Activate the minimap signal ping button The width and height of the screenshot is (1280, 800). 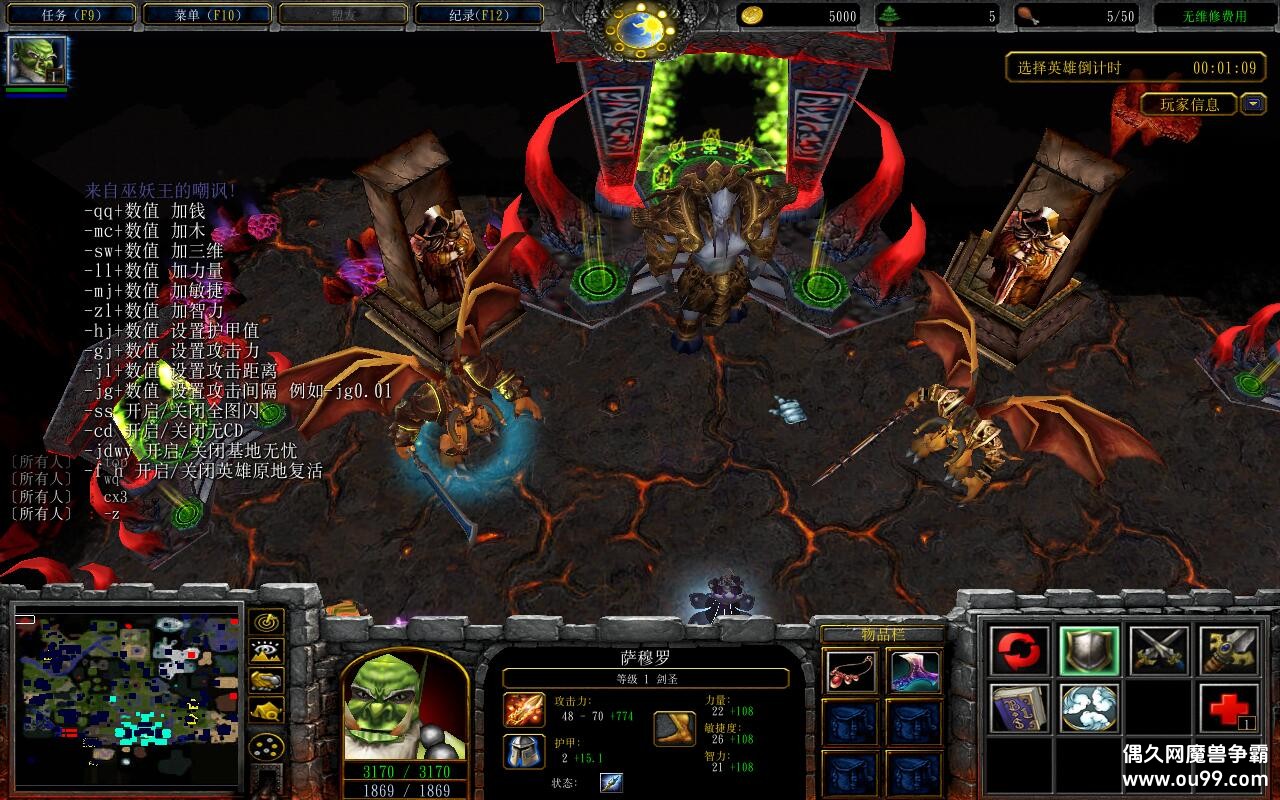266,622
